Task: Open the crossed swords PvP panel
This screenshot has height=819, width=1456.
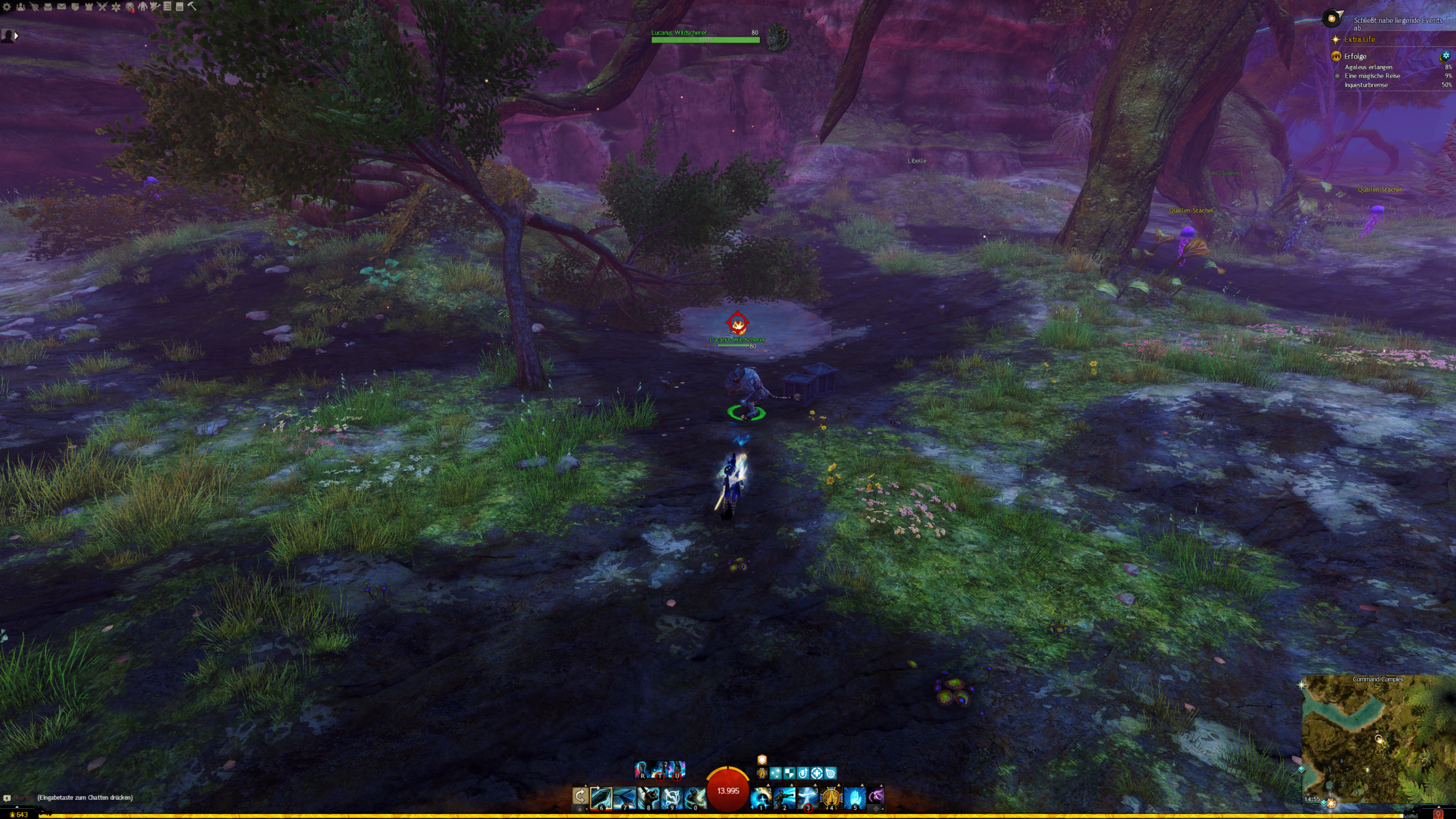Action: click(x=102, y=7)
